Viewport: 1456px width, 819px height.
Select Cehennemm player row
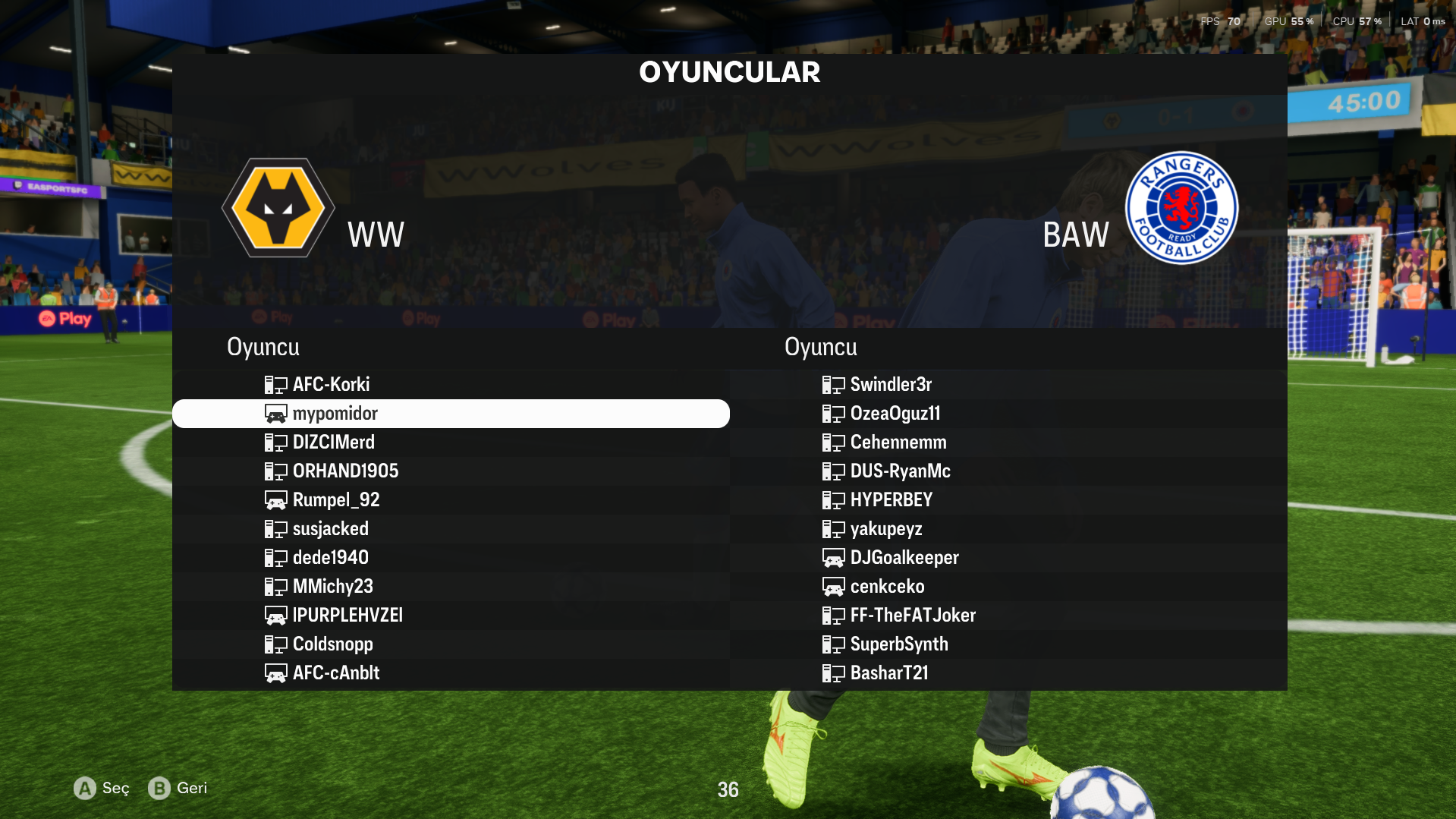(x=898, y=443)
